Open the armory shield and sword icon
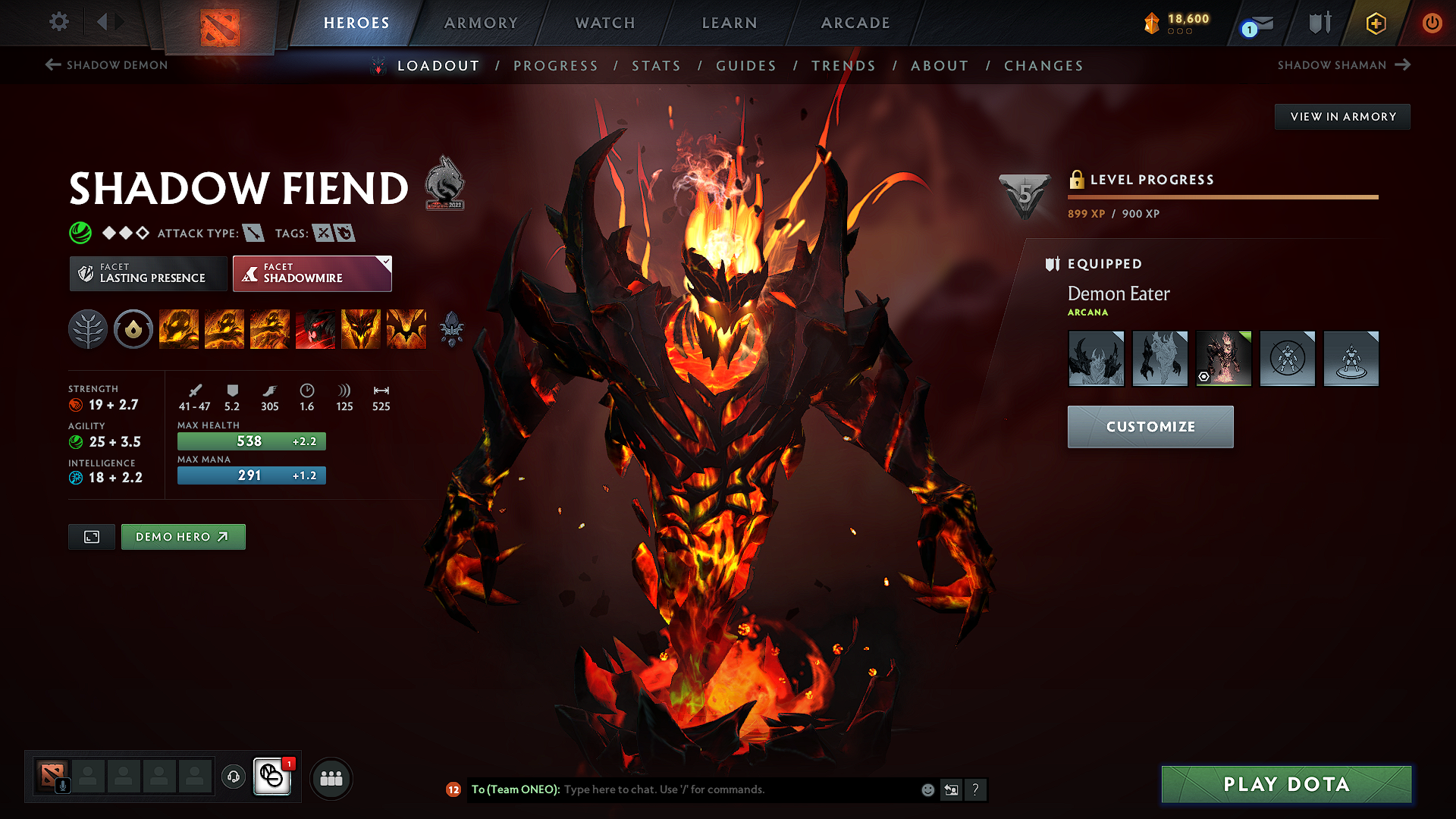This screenshot has height=819, width=1456. (1319, 24)
